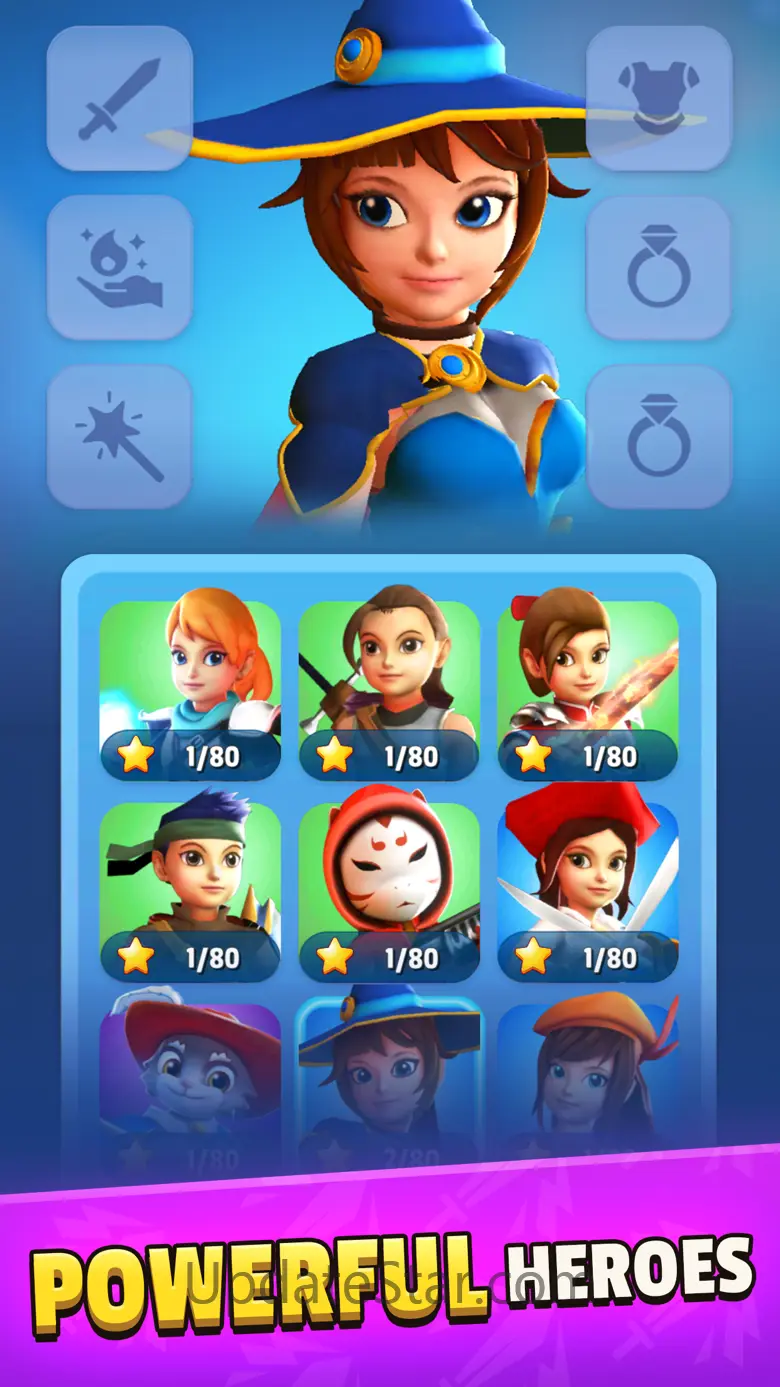Choose the brown-haired hero with braid
The image size is (780, 1387).
[x=389, y=689]
